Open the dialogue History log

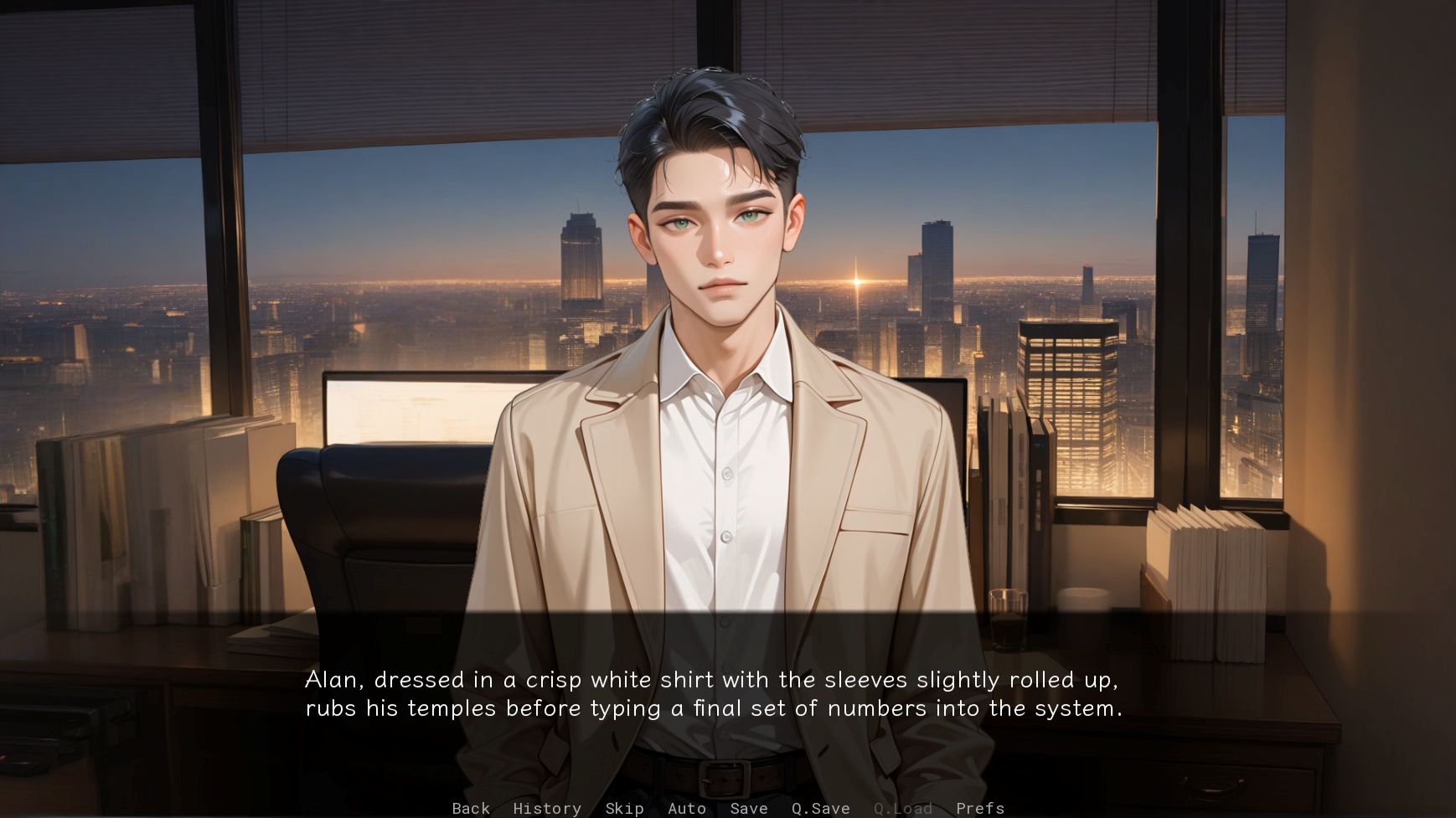547,808
